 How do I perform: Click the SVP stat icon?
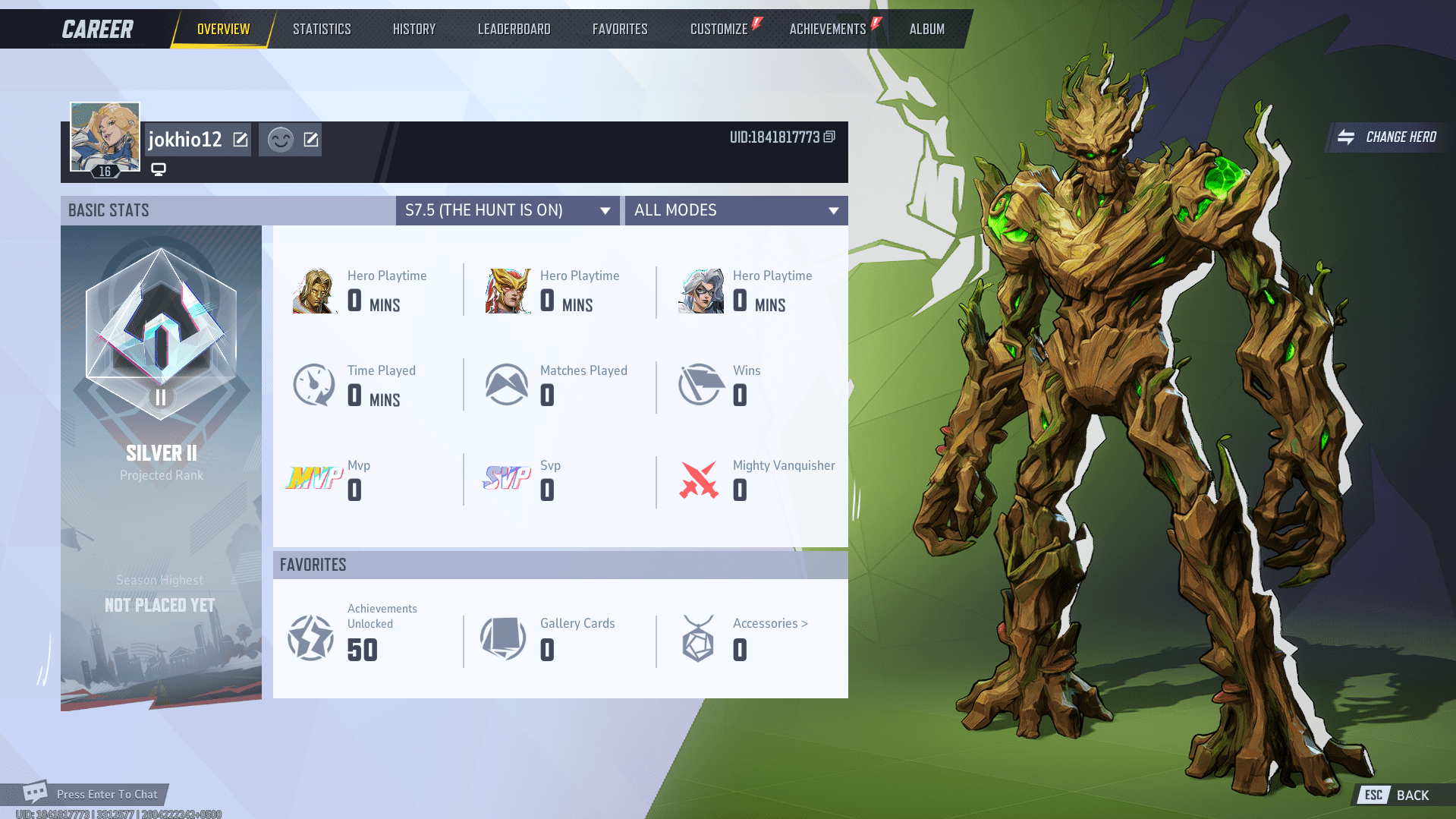[x=507, y=478]
